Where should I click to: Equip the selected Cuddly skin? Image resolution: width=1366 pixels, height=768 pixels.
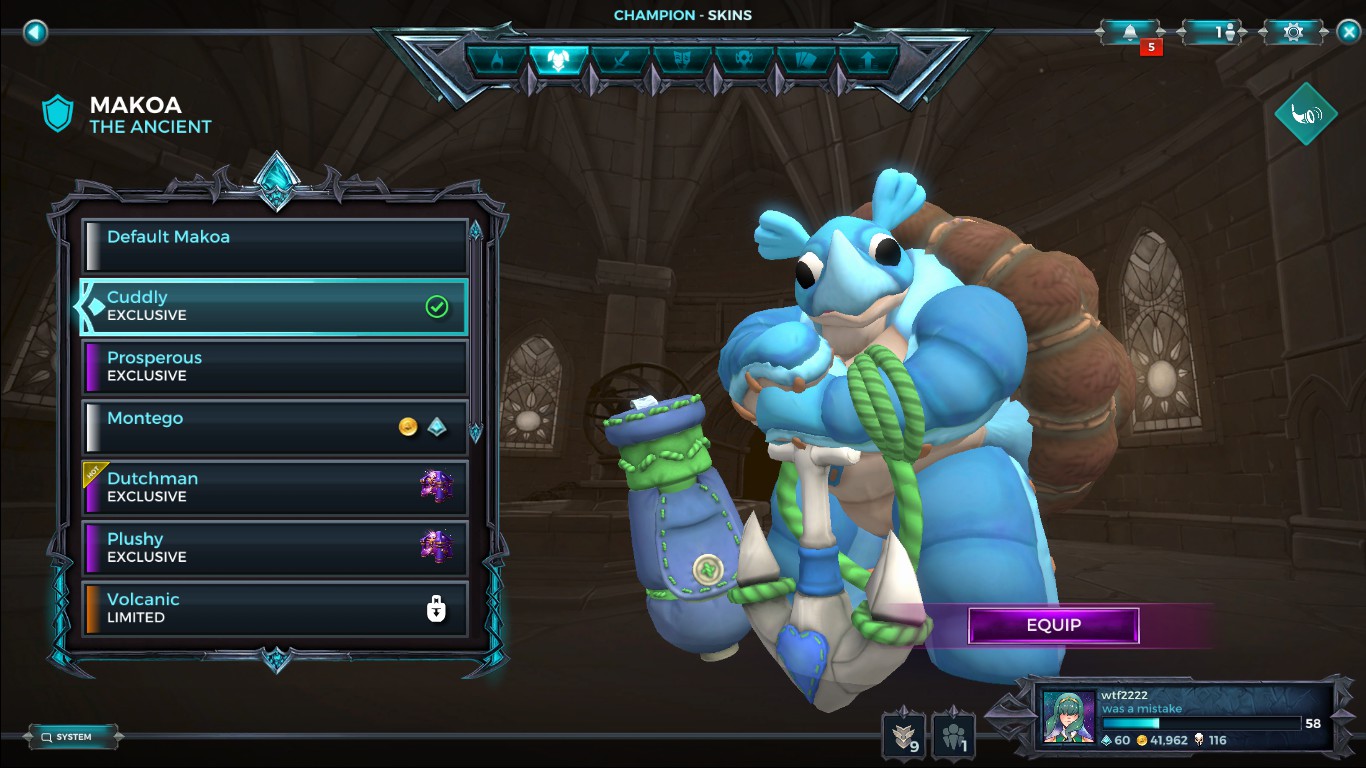(x=1053, y=626)
